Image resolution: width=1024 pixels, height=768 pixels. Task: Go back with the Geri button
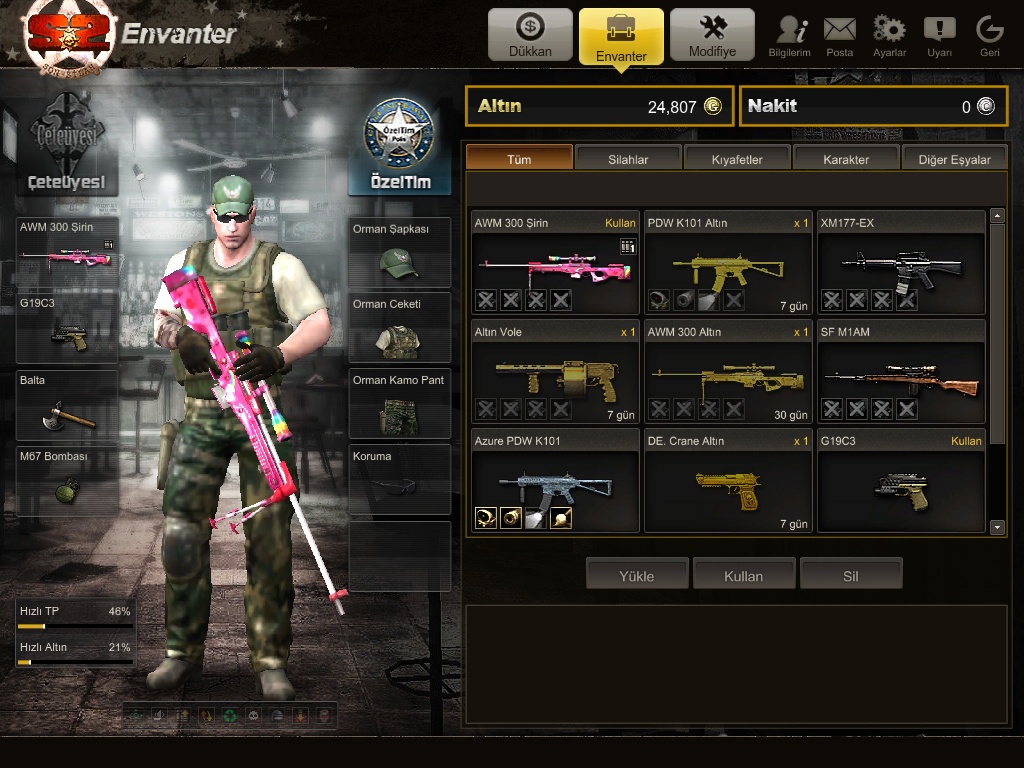[989, 35]
